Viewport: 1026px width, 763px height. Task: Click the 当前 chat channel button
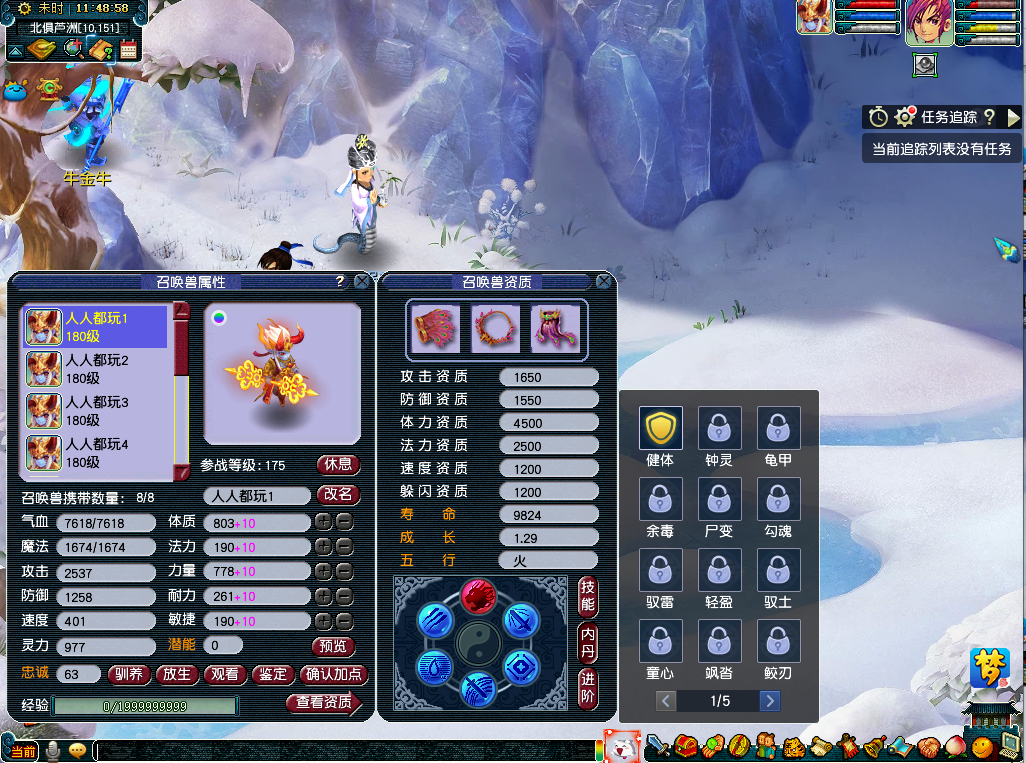pos(22,750)
